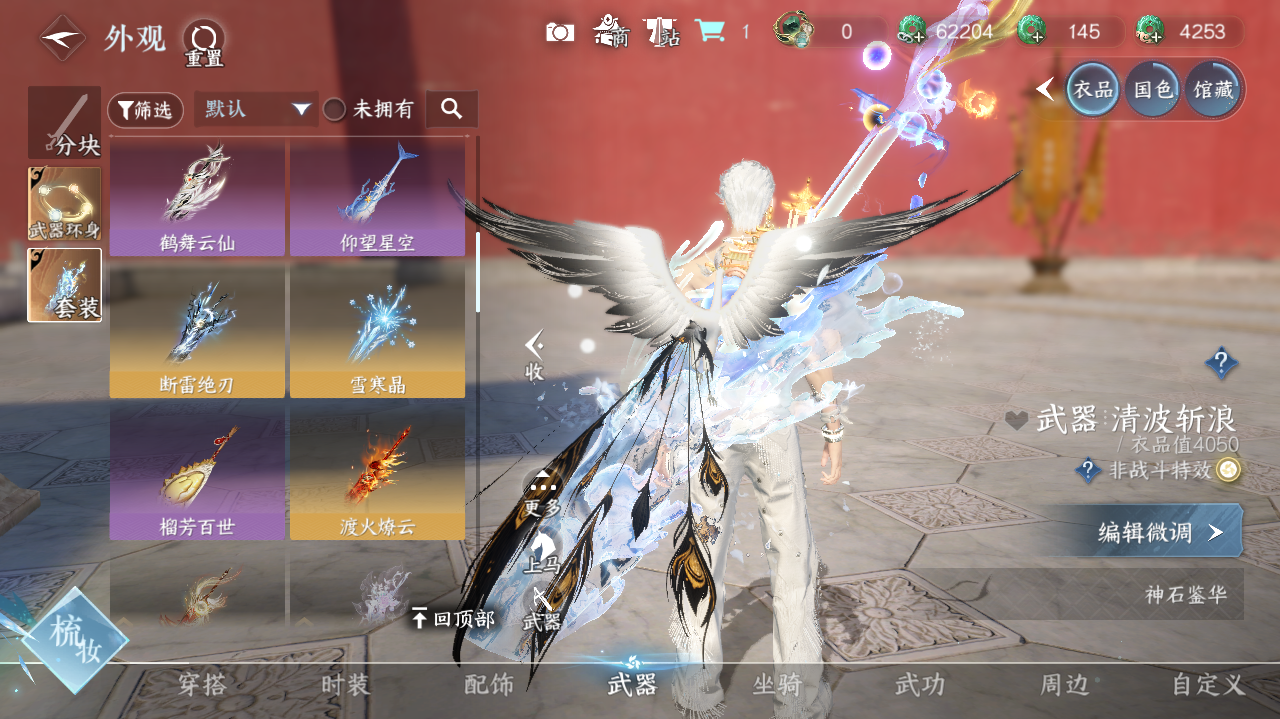
Task: Toggle the 未拥有 checkbox
Action: 334,110
